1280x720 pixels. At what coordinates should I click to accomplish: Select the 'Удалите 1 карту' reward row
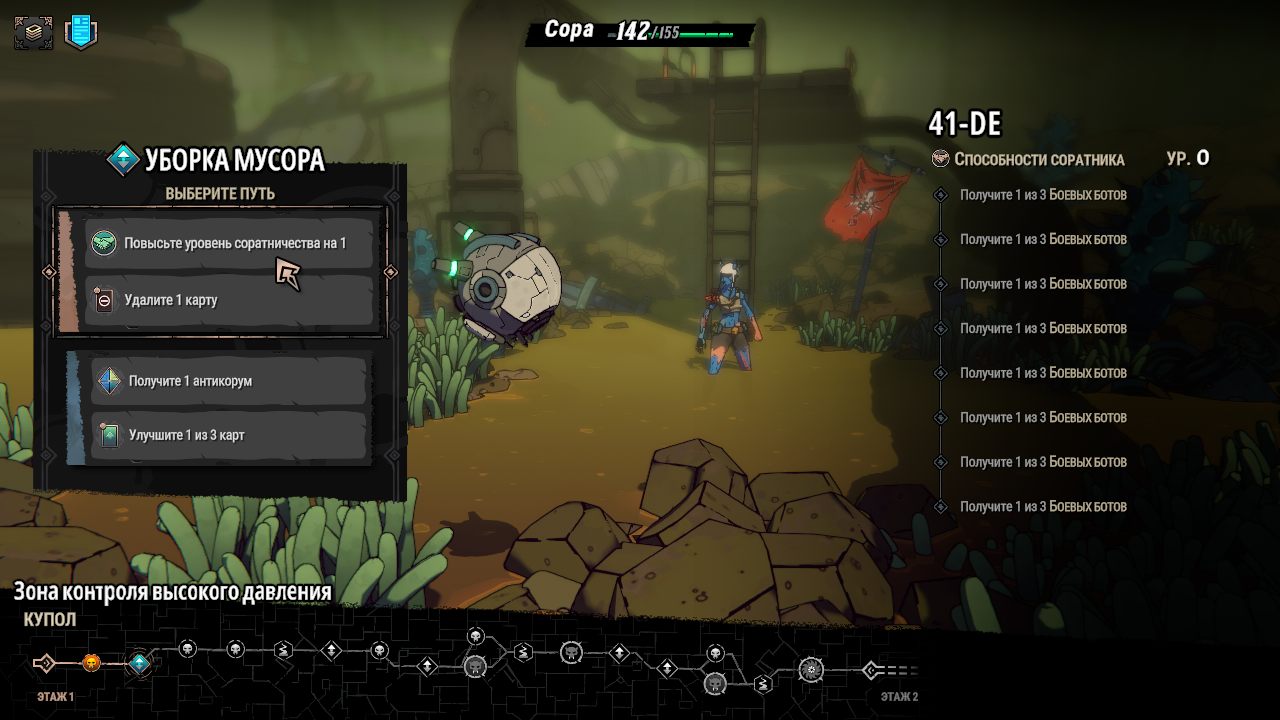[228, 300]
